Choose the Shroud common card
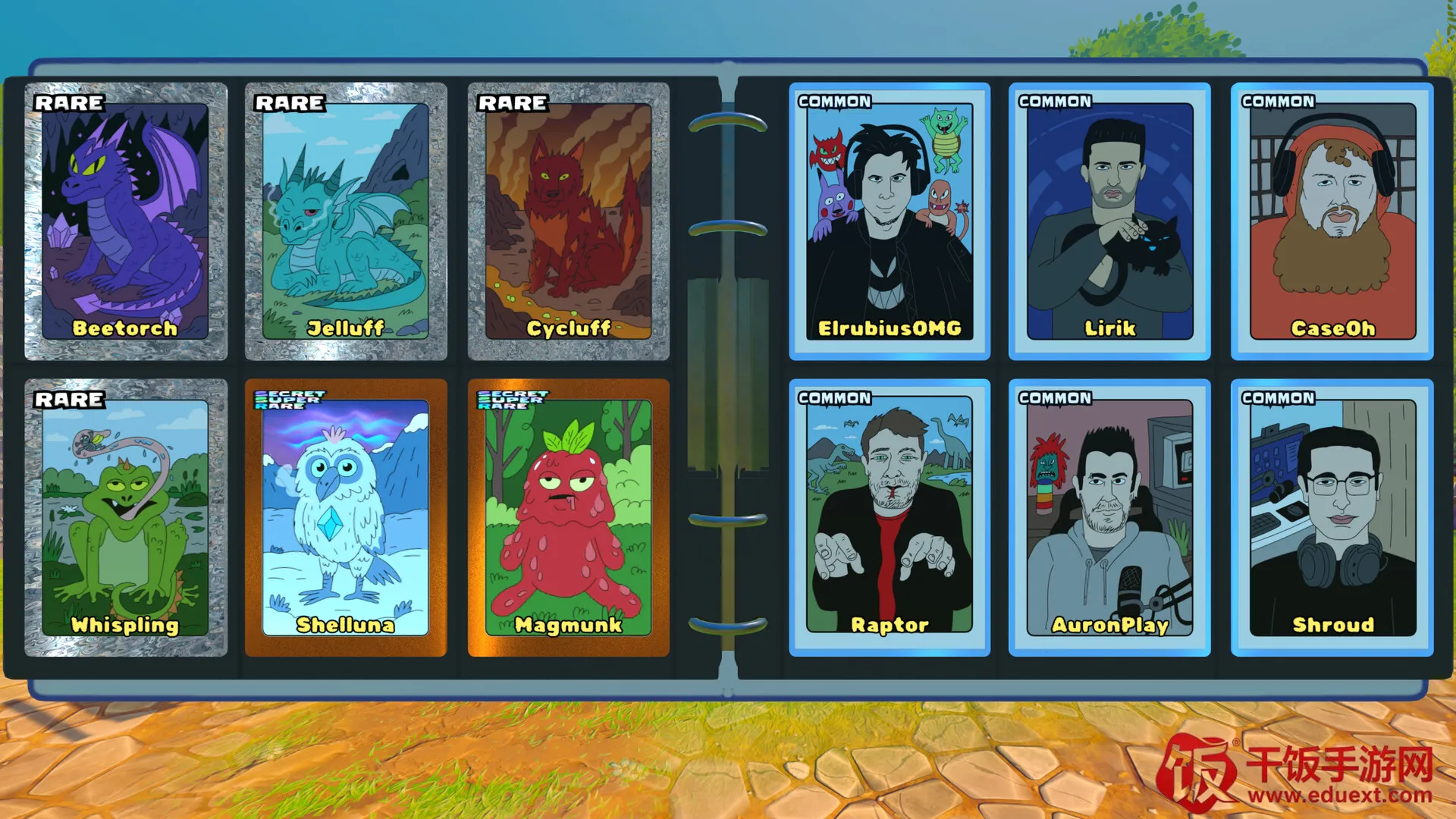Screen dimensions: 1456x819 coord(1332,517)
